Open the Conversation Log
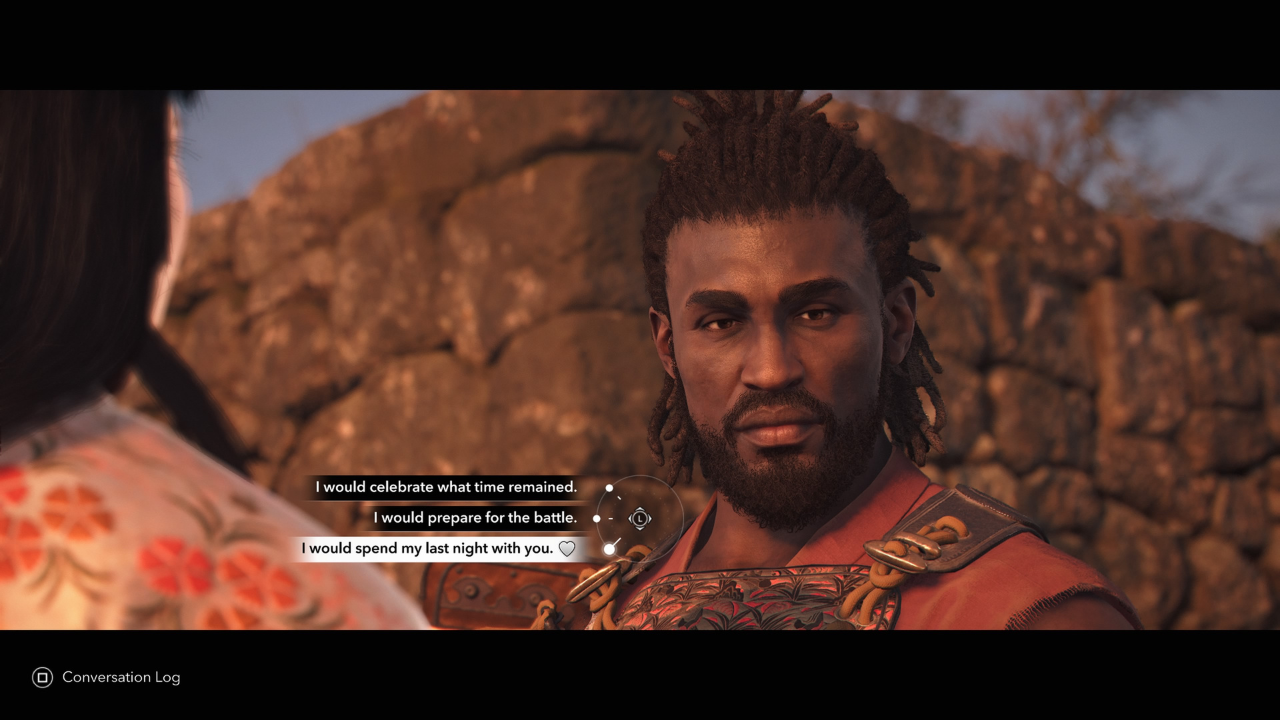Screen dimensions: 1280x720 click(41, 677)
